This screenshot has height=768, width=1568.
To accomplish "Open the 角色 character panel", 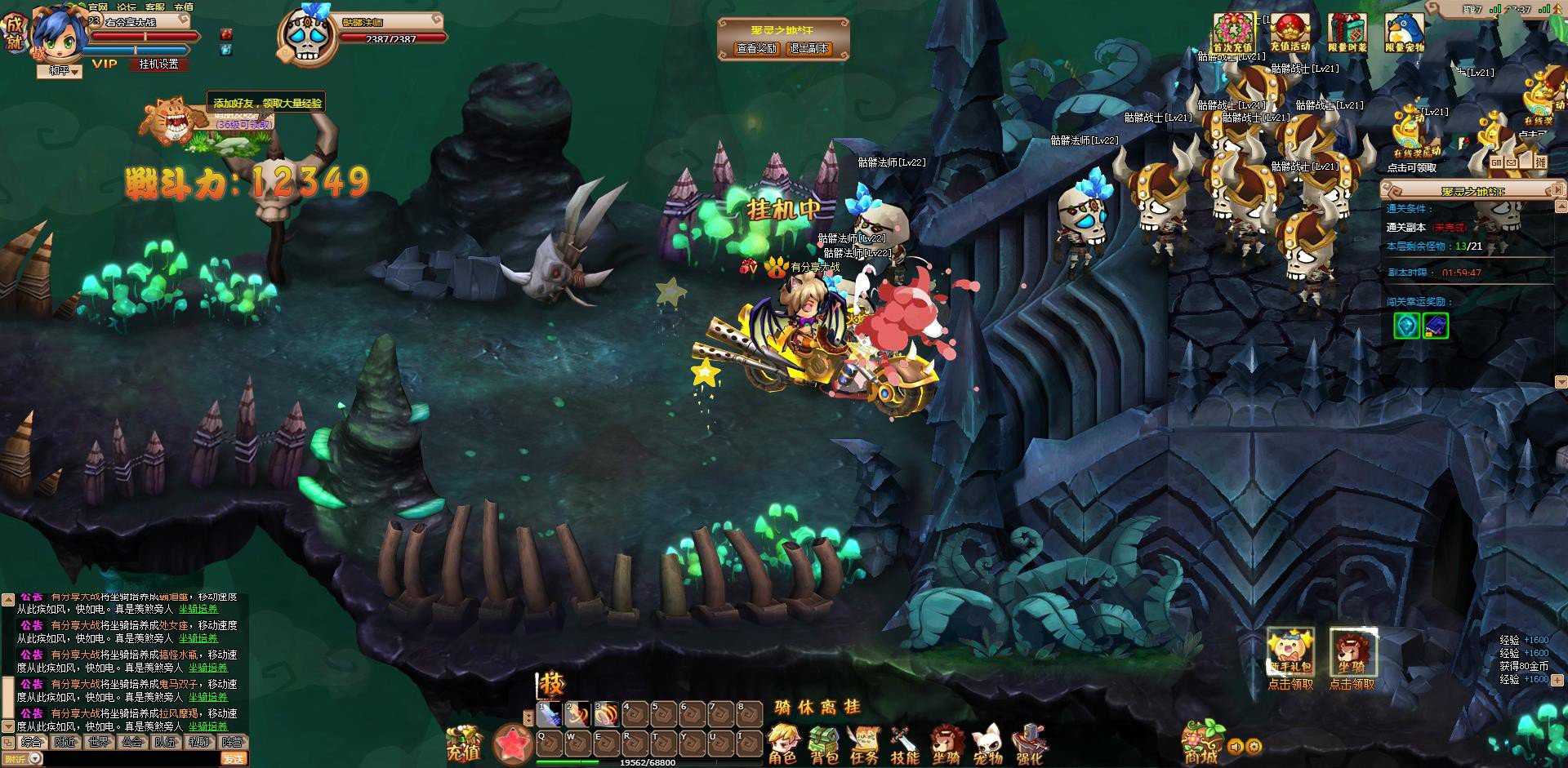I will tap(782, 744).
